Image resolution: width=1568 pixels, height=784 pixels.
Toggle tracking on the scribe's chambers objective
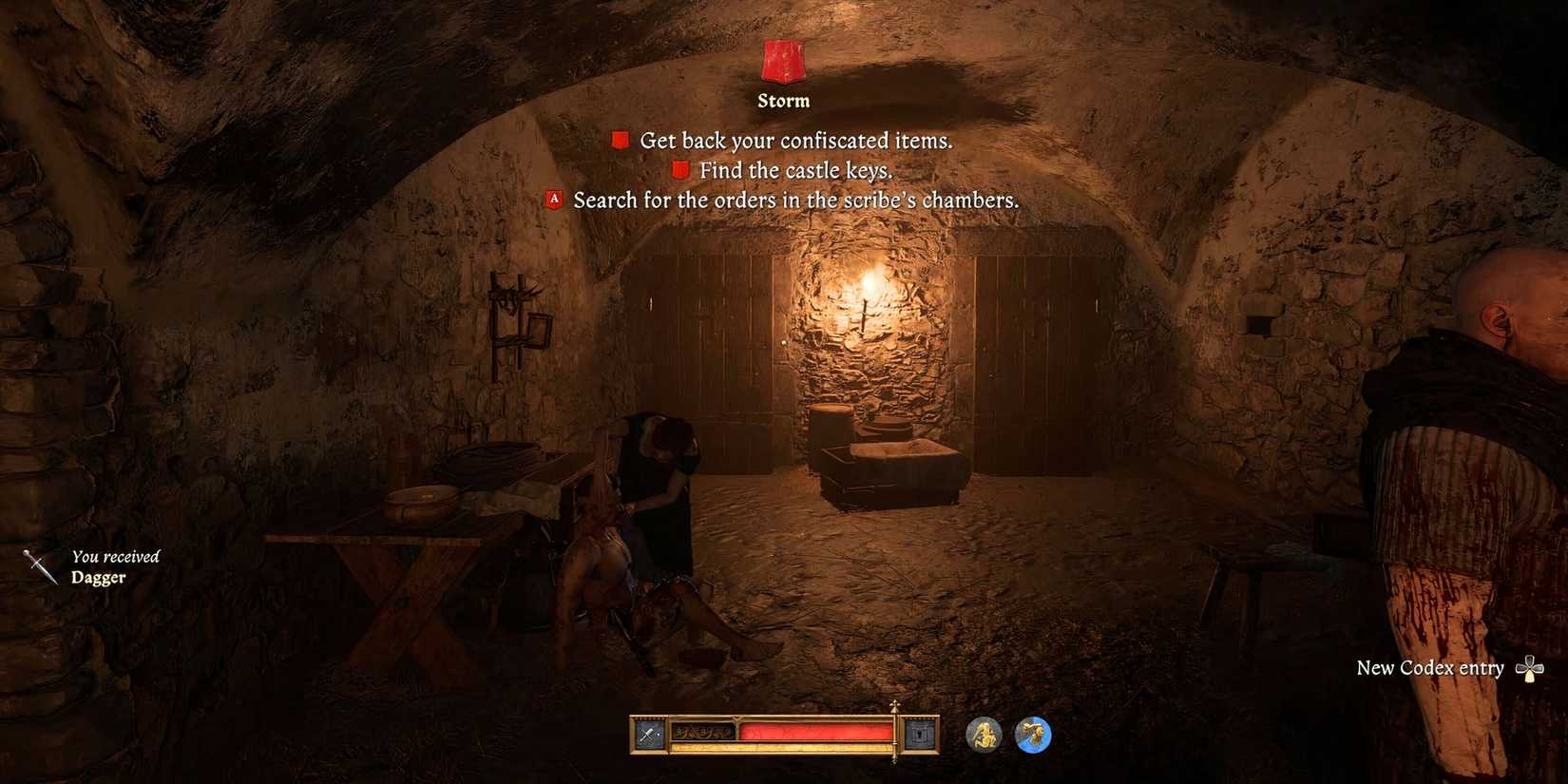point(553,200)
